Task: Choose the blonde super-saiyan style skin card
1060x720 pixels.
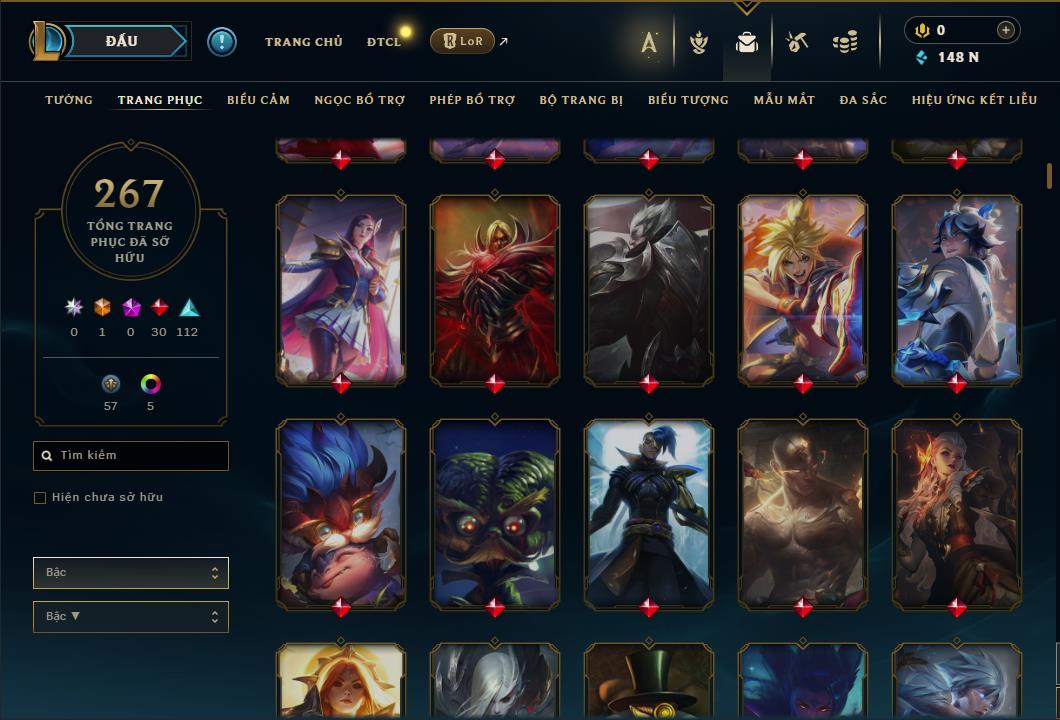Action: tap(803, 288)
